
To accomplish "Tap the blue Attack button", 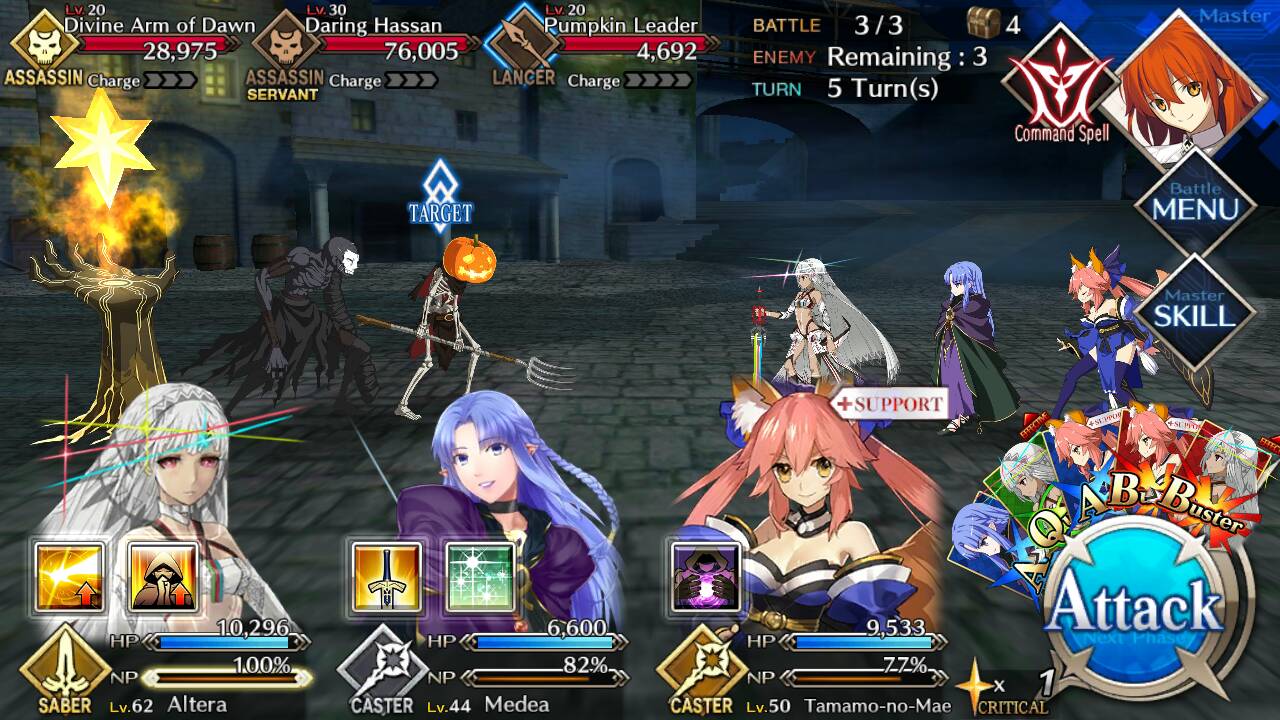I will pos(1138,604).
